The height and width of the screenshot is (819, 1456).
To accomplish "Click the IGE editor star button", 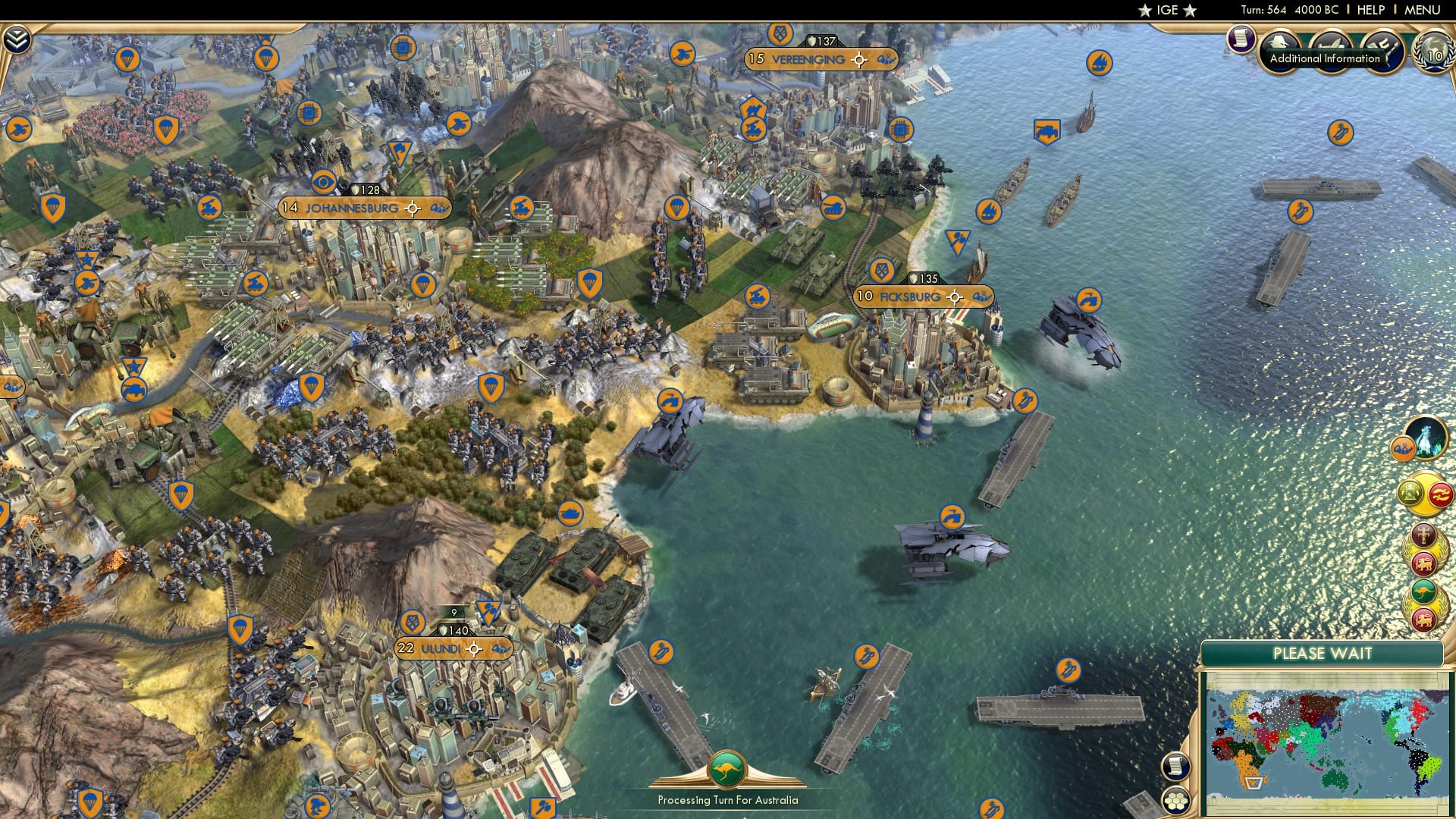I will [1166, 10].
